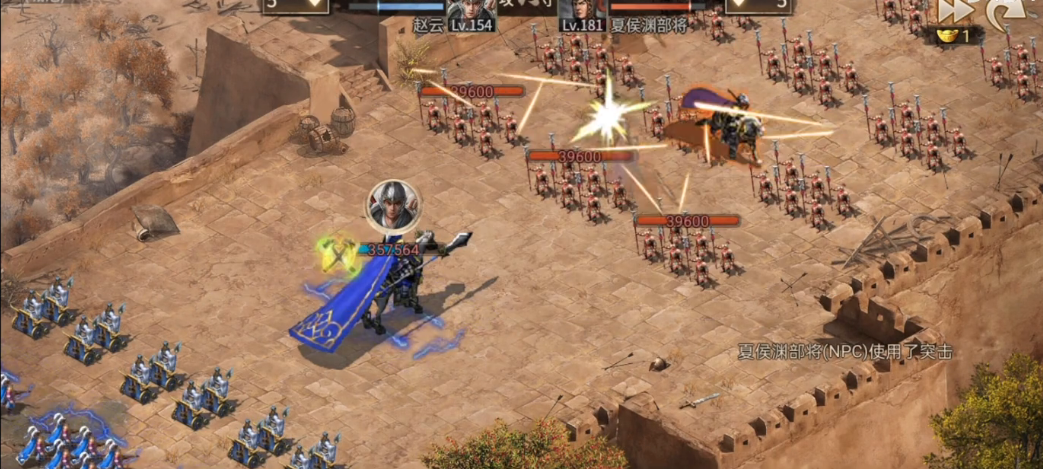
Task: Speed up the battle with the fast-forward button
Action: [x=953, y=11]
